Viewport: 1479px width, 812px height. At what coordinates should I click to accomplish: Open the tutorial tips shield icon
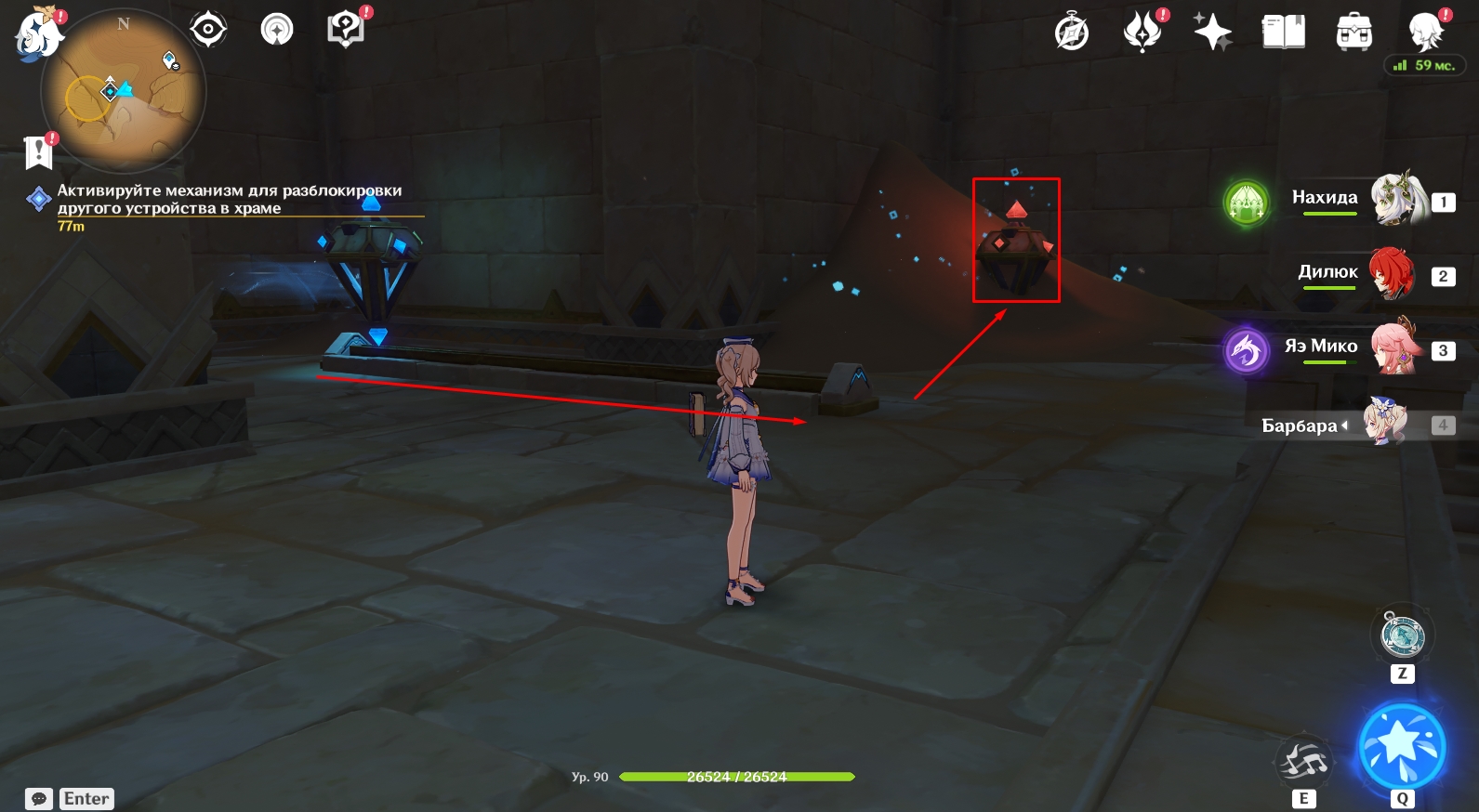(346, 30)
